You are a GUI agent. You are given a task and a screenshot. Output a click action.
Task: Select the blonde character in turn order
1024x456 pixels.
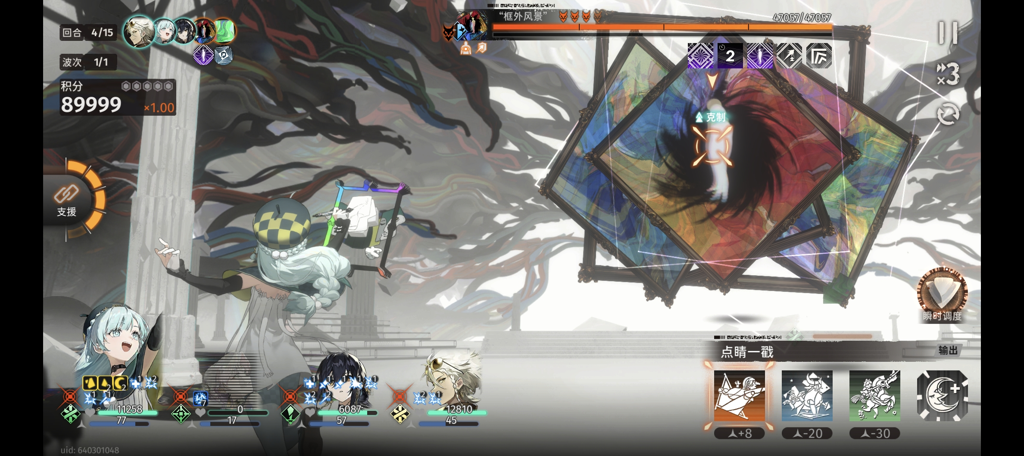138,31
